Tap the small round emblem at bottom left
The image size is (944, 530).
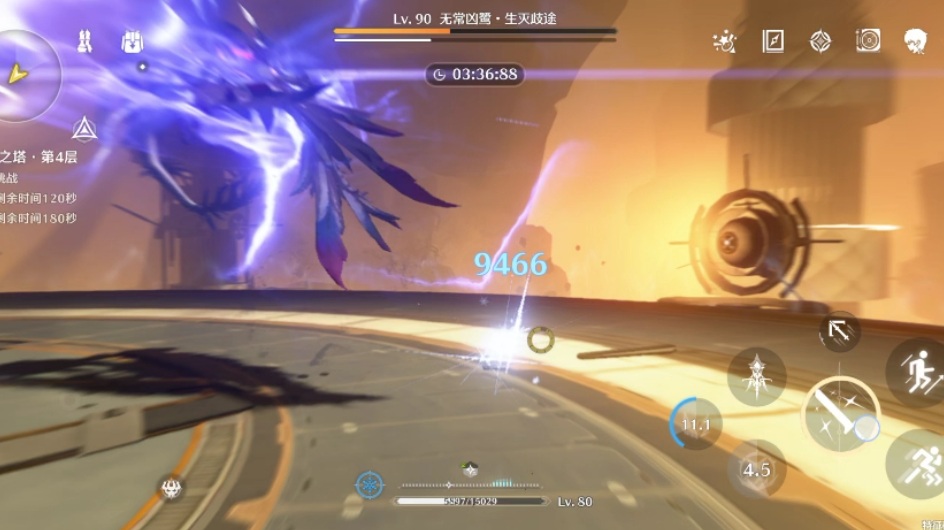click(171, 489)
